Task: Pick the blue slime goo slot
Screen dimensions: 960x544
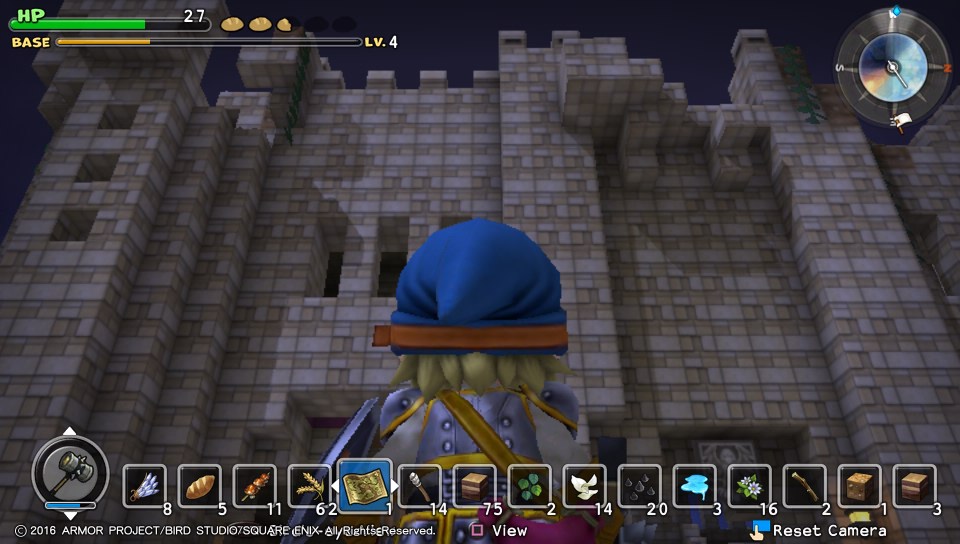Action: [695, 487]
